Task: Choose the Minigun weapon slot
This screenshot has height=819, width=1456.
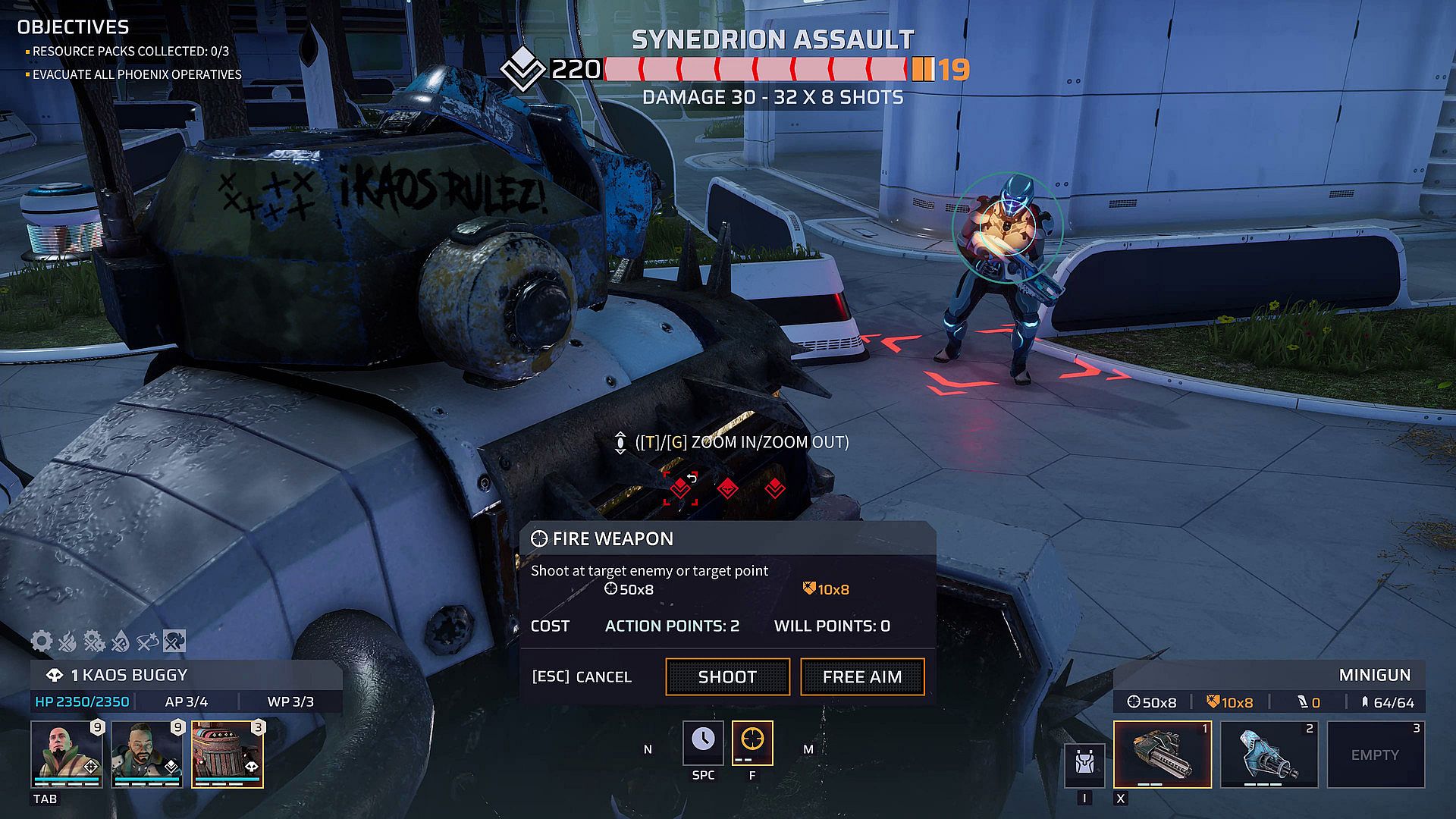Action: point(1162,754)
